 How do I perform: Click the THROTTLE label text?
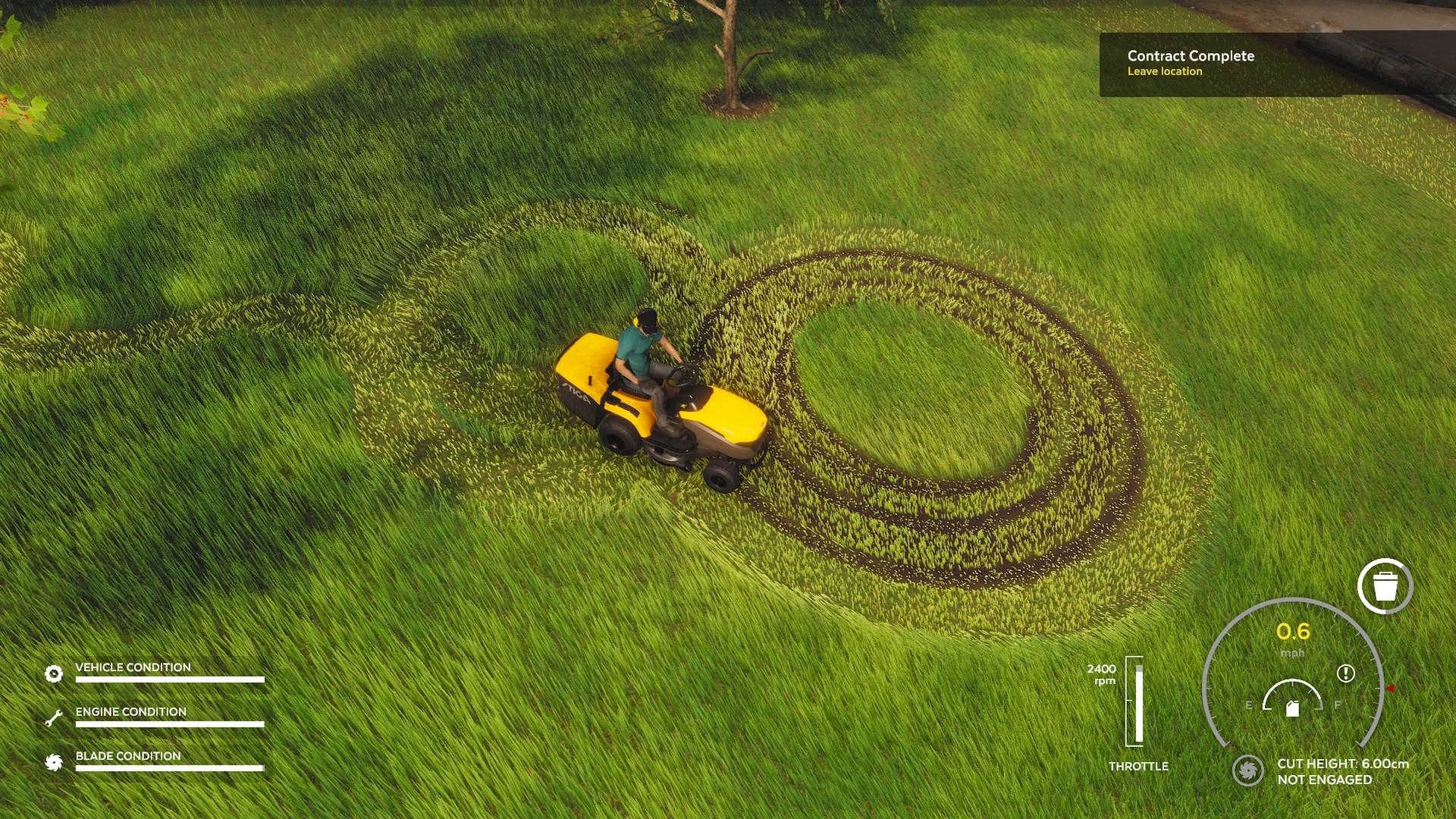[x=1138, y=766]
